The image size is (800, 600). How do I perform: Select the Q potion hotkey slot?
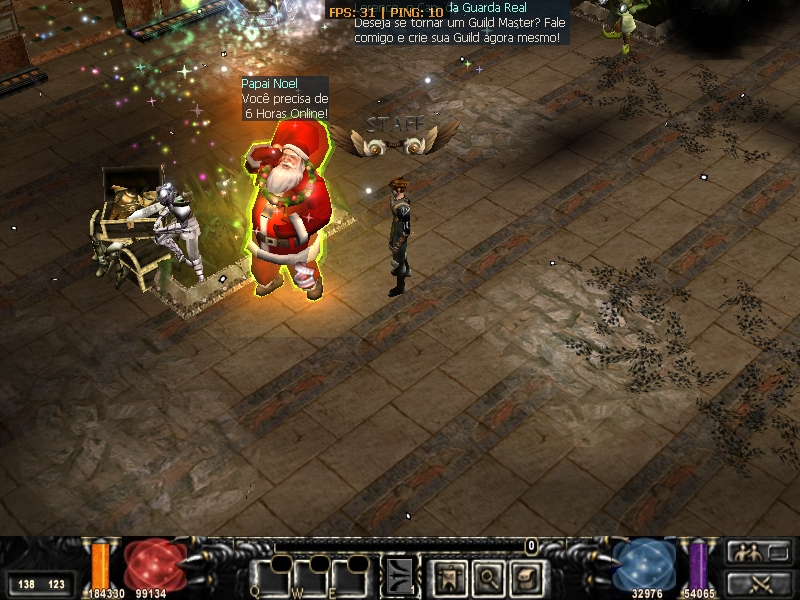coord(270,576)
